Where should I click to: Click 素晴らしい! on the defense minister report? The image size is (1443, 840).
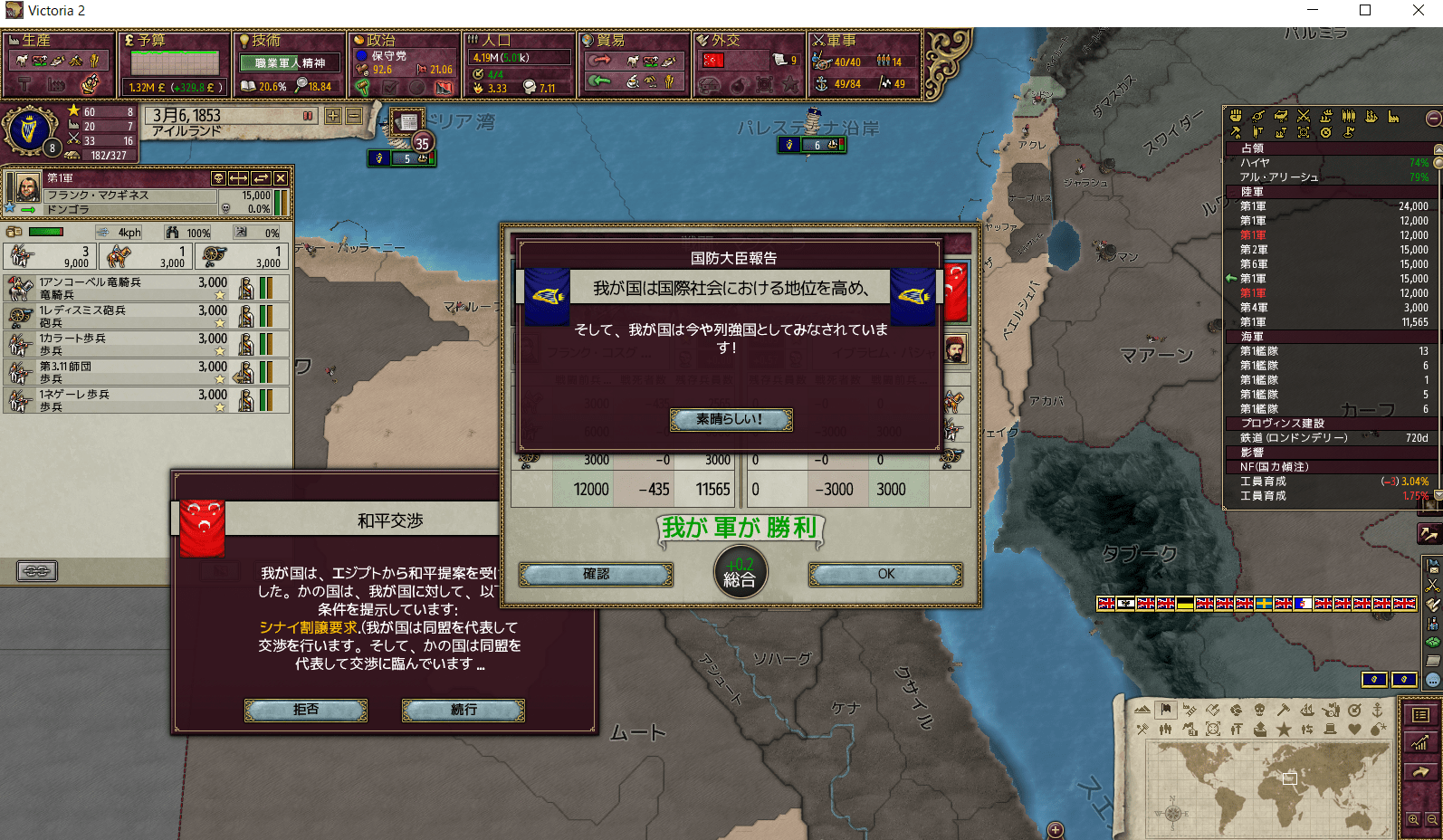coord(730,419)
